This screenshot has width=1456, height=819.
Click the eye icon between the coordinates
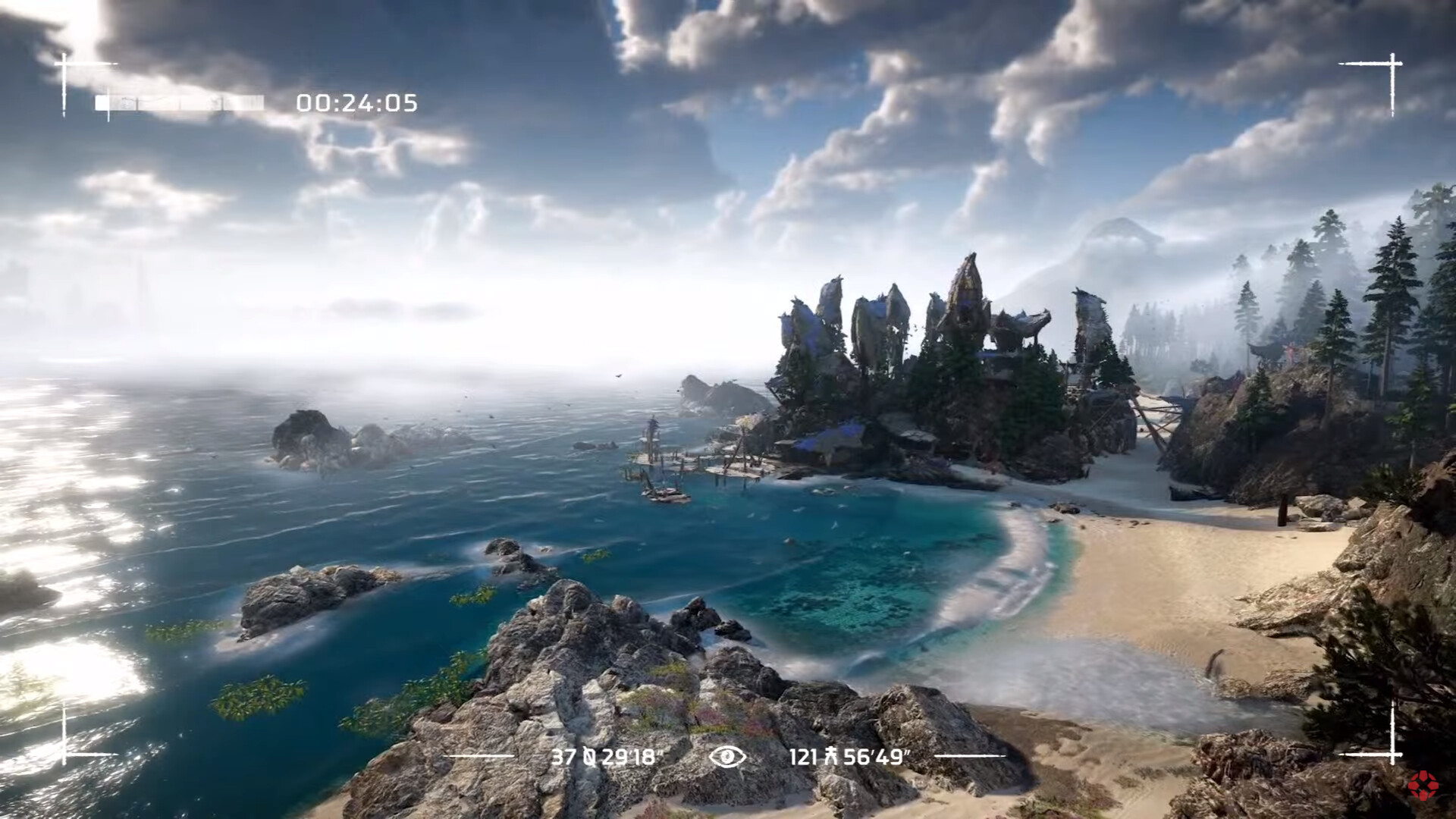pyautogui.click(x=727, y=756)
